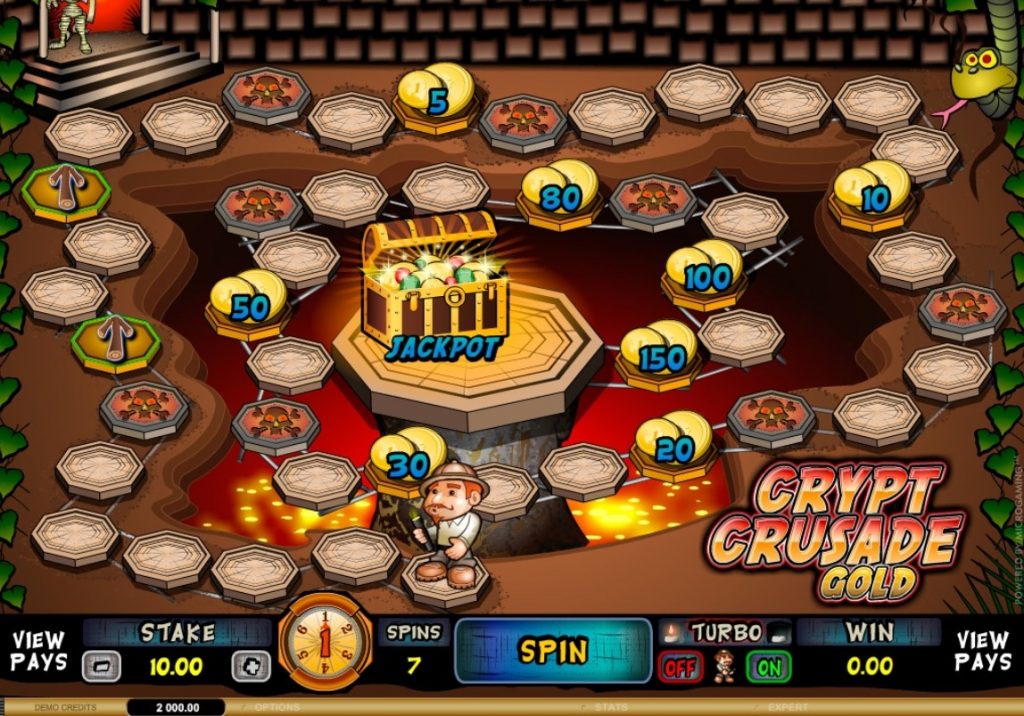This screenshot has height=716, width=1024.
Task: Show the Stats panel
Action: pyautogui.click(x=613, y=707)
